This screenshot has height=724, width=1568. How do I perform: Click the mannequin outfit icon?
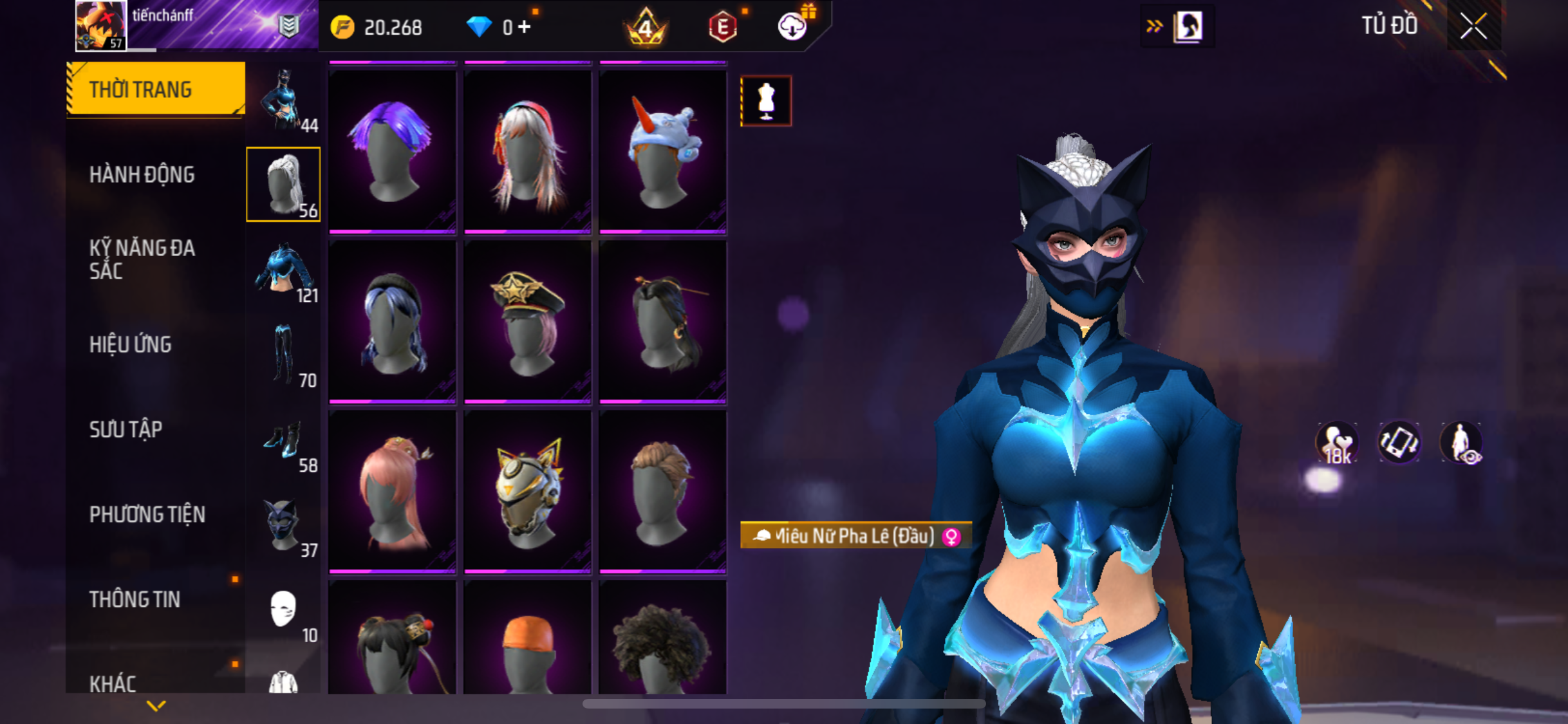click(x=765, y=101)
